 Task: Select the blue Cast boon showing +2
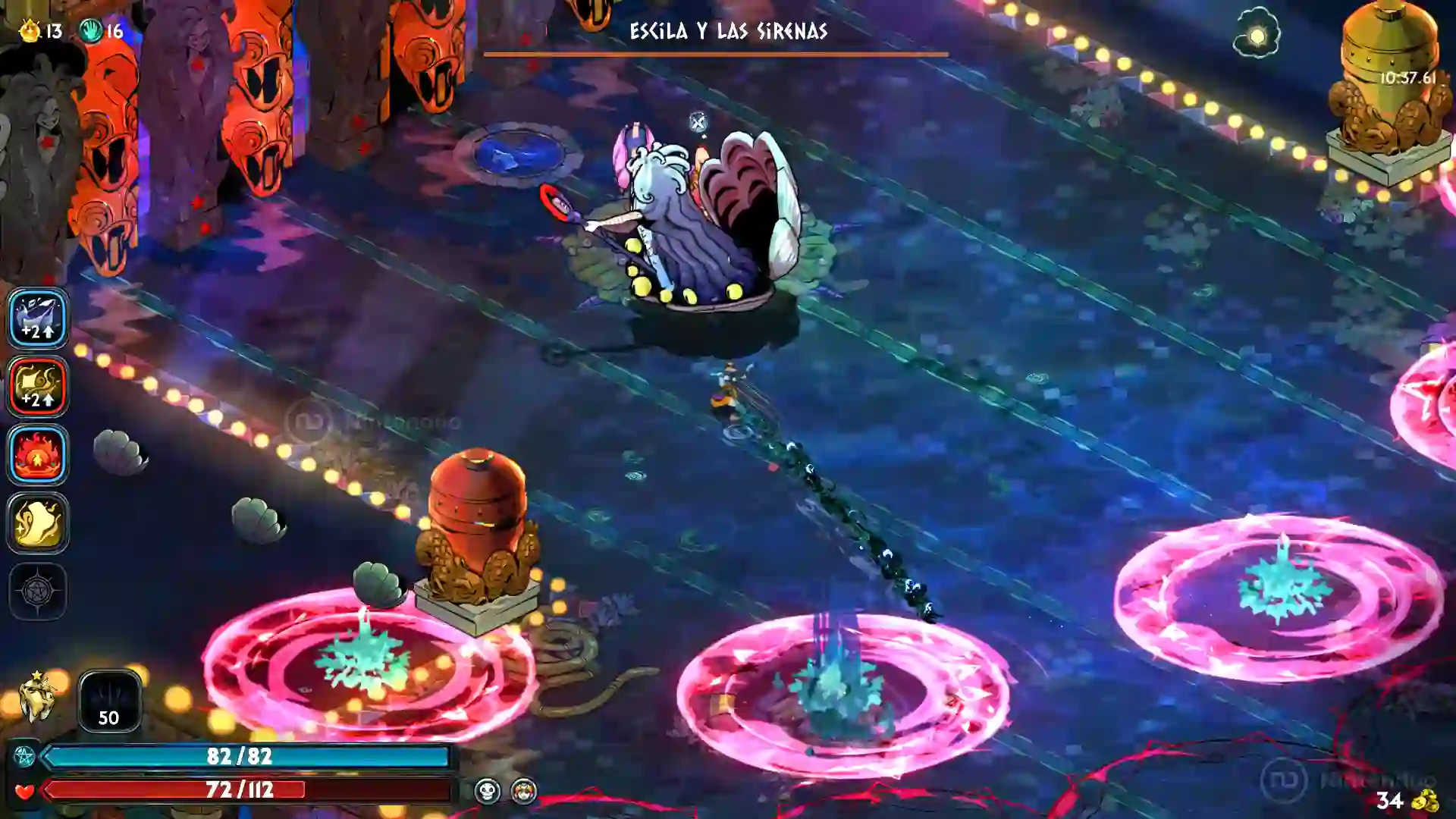[37, 318]
